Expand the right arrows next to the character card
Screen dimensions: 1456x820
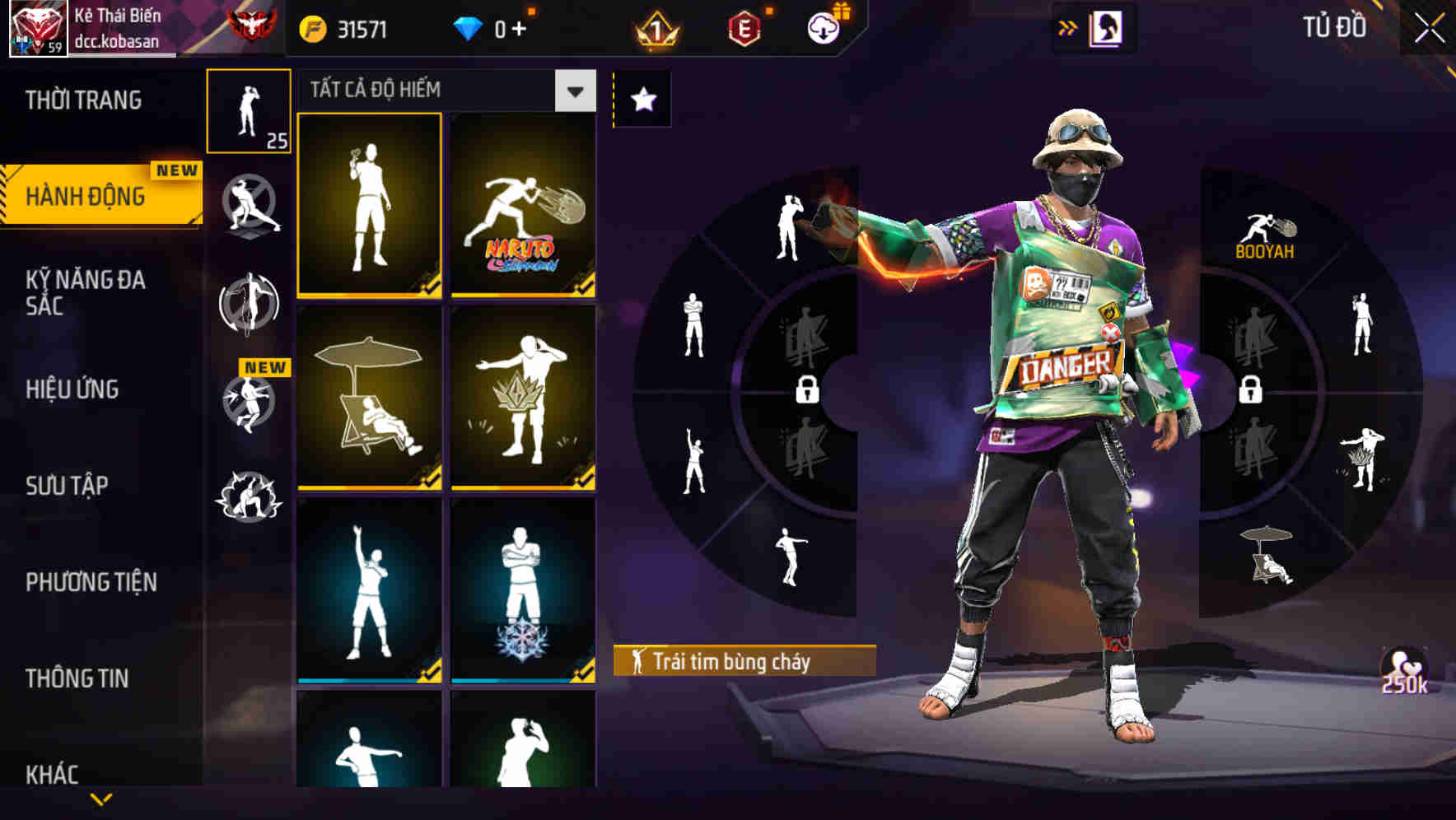click(1068, 26)
